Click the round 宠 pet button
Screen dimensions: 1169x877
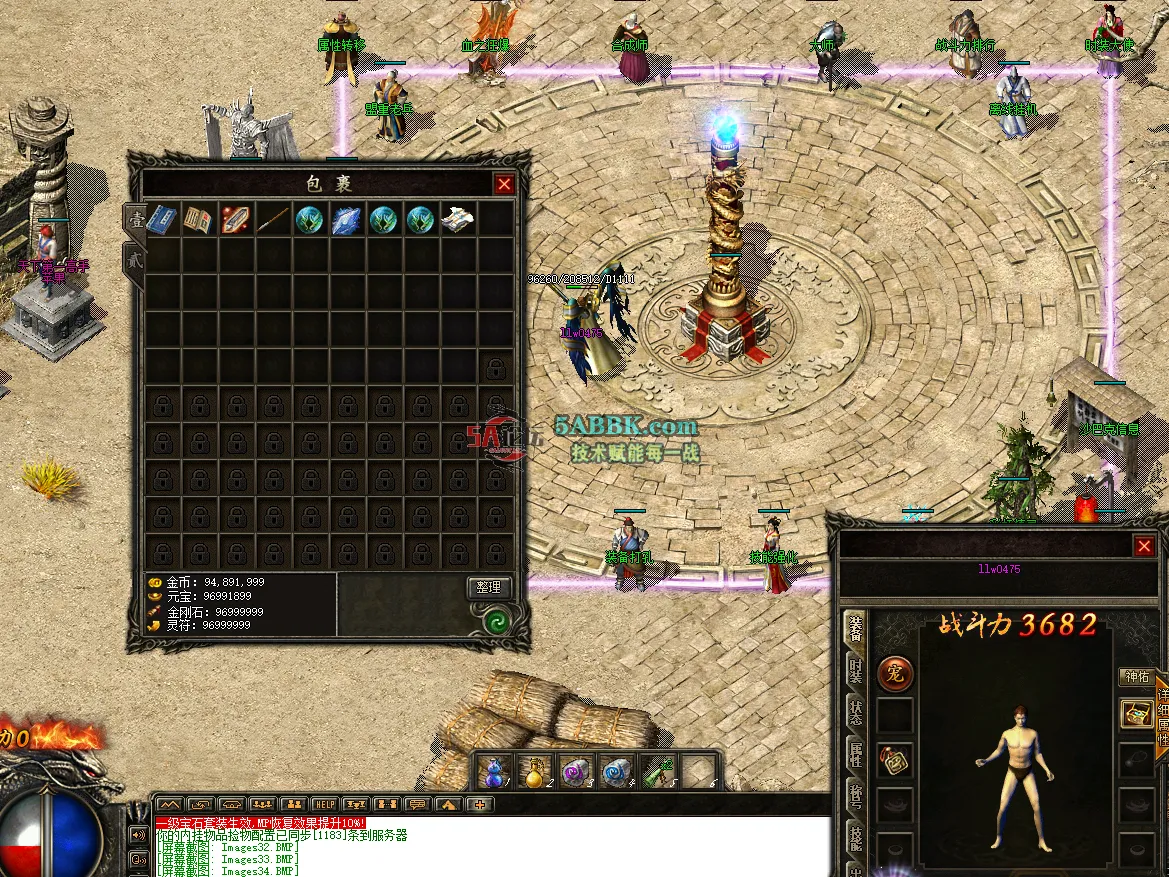click(895, 674)
